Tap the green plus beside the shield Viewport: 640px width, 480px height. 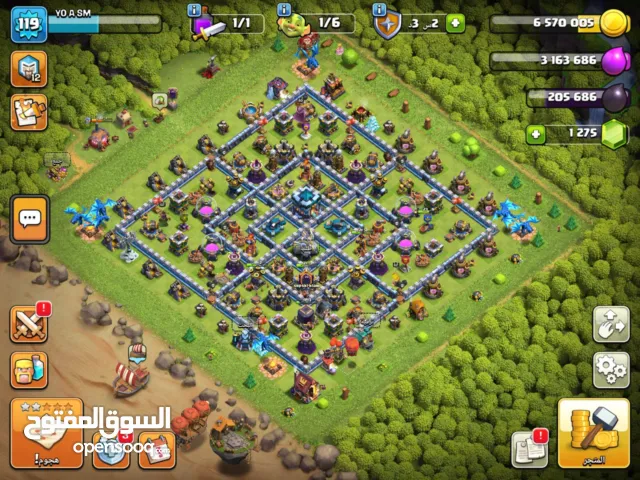click(455, 23)
